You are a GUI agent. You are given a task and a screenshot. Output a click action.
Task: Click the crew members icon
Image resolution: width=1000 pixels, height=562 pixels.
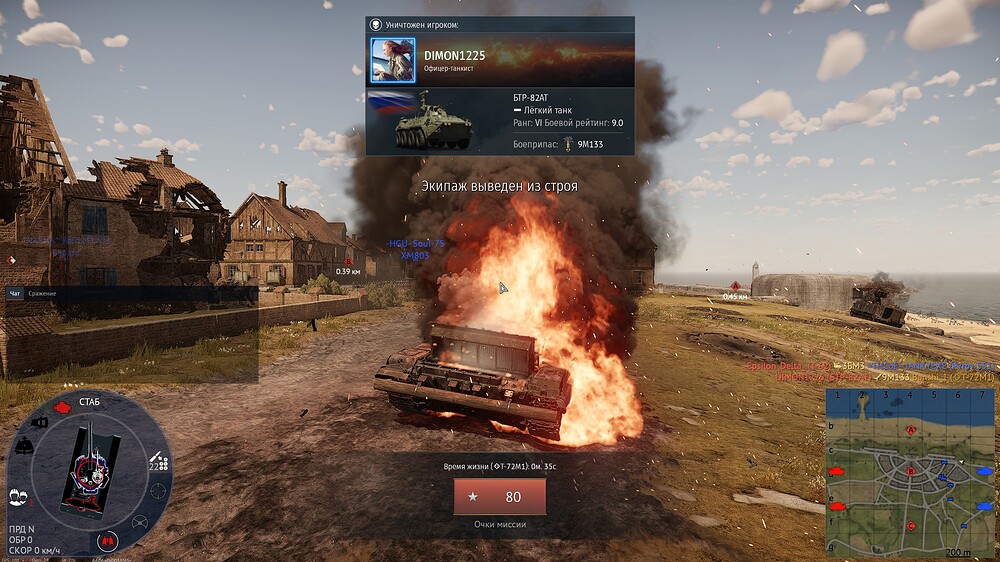click(17, 495)
